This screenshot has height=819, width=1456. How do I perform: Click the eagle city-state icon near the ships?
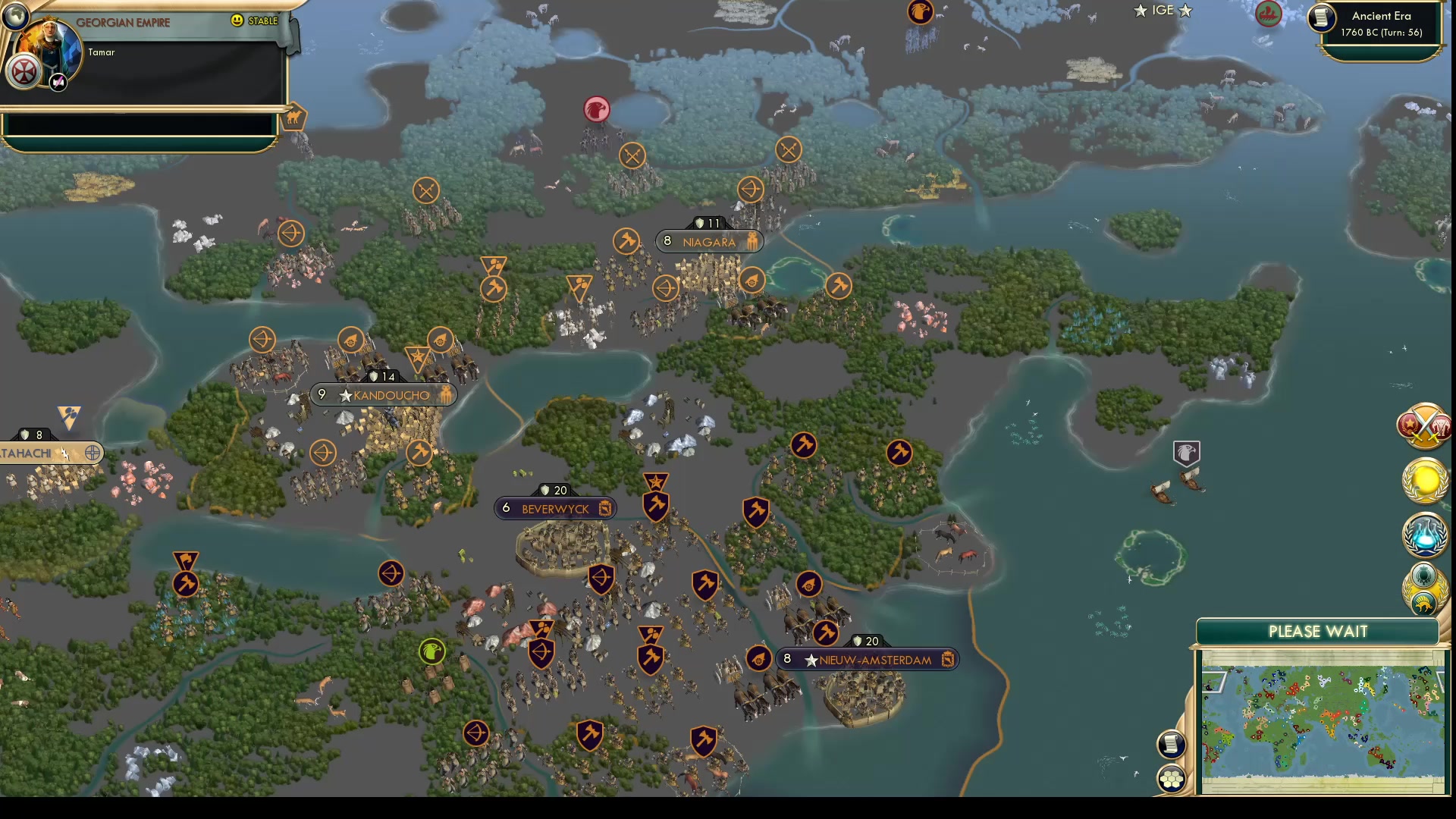tap(1185, 453)
